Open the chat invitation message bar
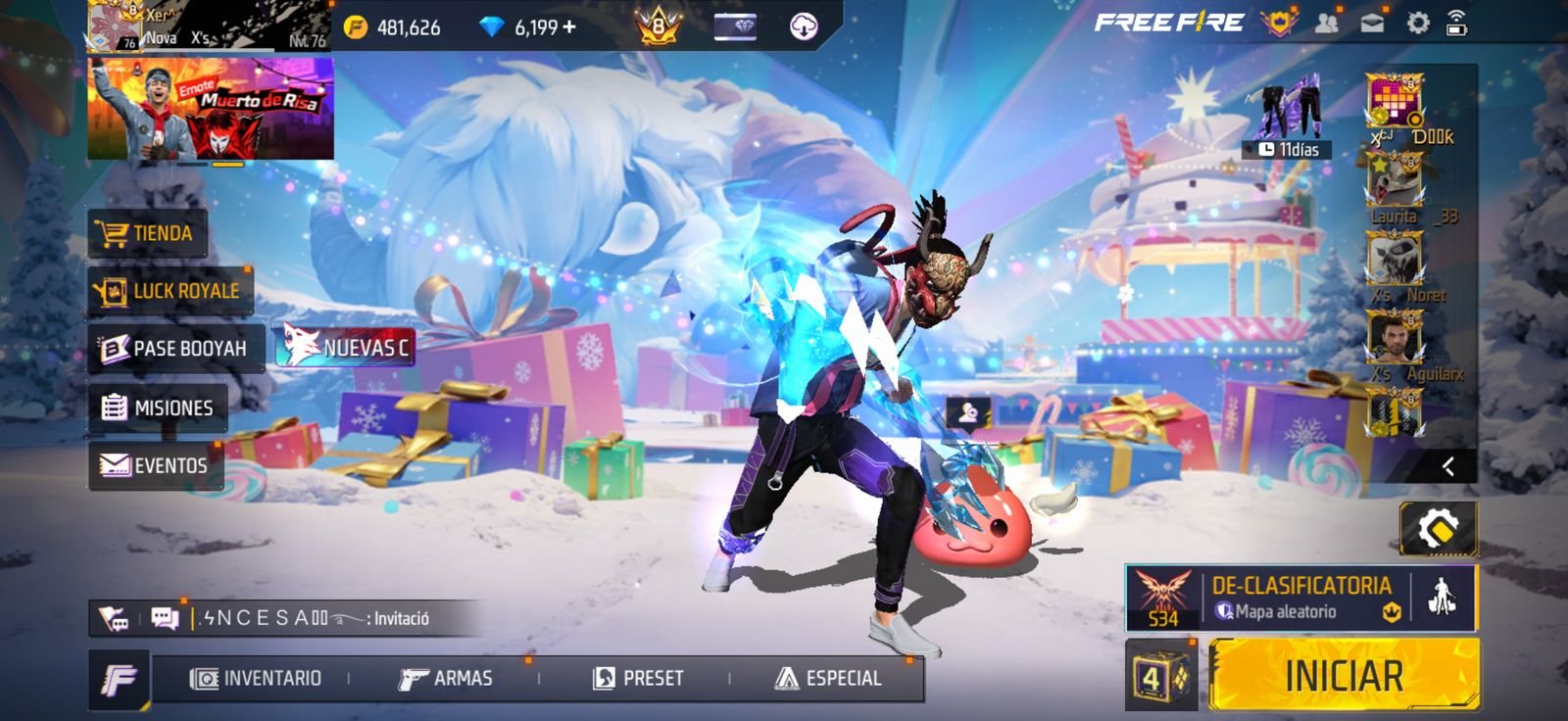The image size is (1568, 721). 314,618
